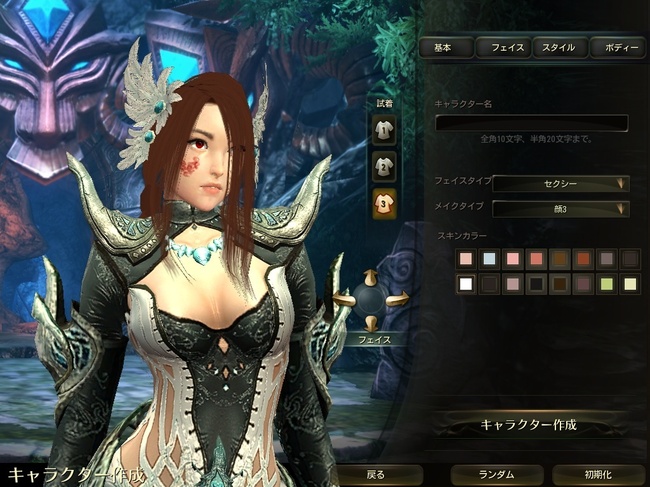Pick the lime green skin color swatch

click(606, 284)
